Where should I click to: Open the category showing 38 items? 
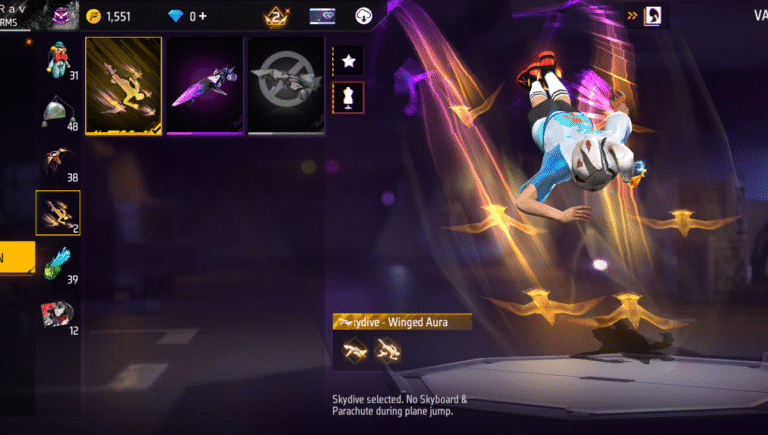click(x=58, y=165)
